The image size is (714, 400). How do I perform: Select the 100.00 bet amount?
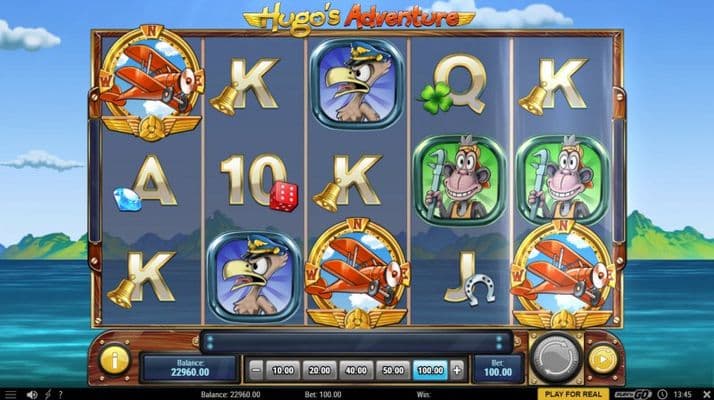(x=431, y=370)
